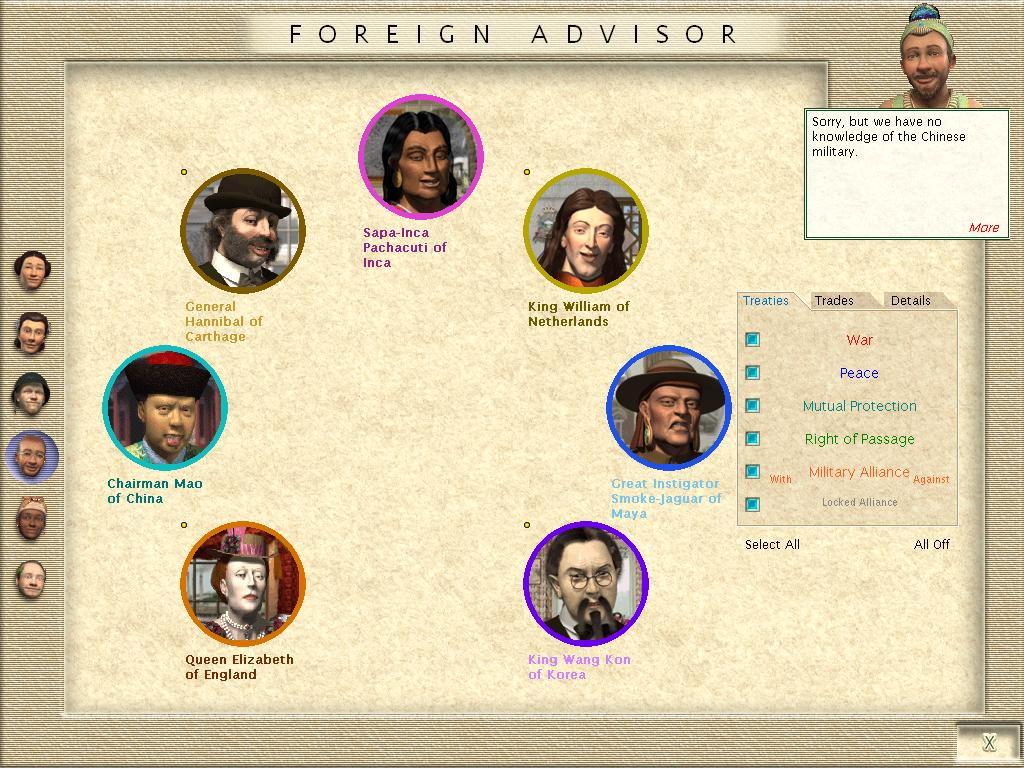
Task: Pick Chairman Mao of China portrait
Action: [x=166, y=408]
